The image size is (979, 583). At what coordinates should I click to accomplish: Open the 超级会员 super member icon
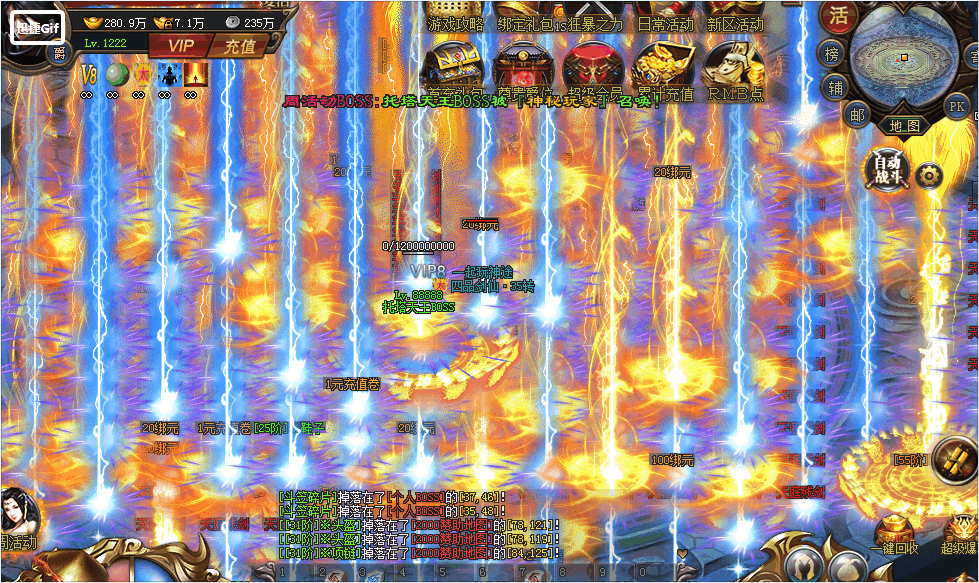pyautogui.click(x=594, y=70)
